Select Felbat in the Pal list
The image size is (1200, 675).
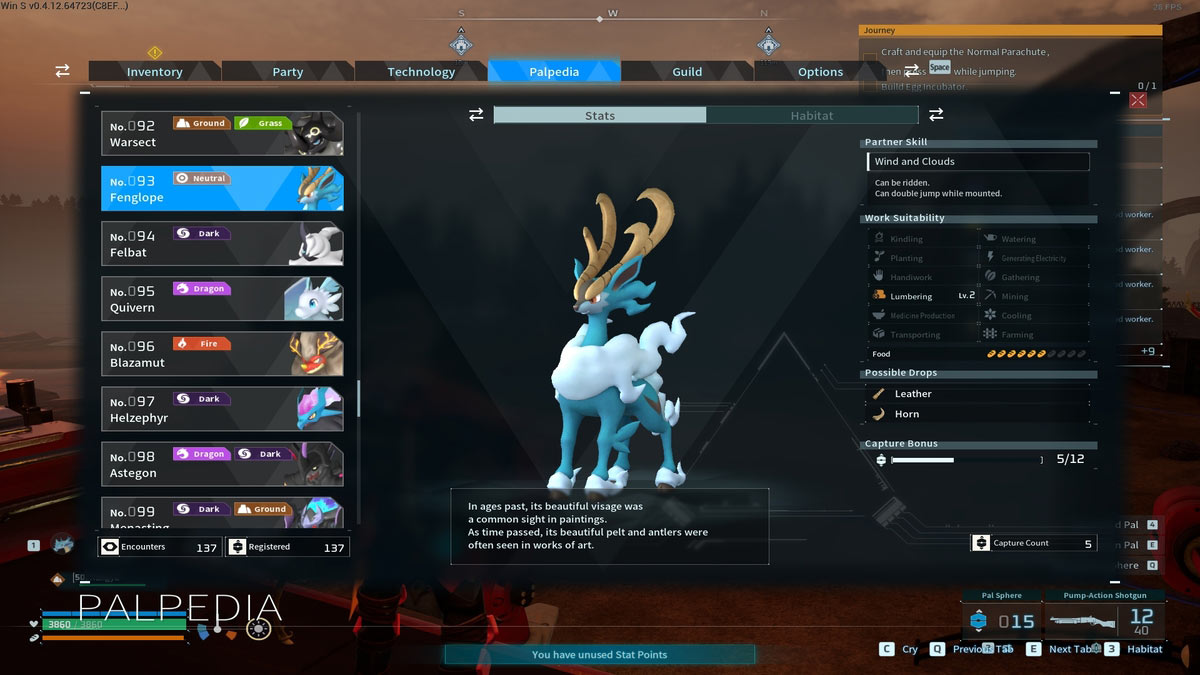tap(222, 243)
